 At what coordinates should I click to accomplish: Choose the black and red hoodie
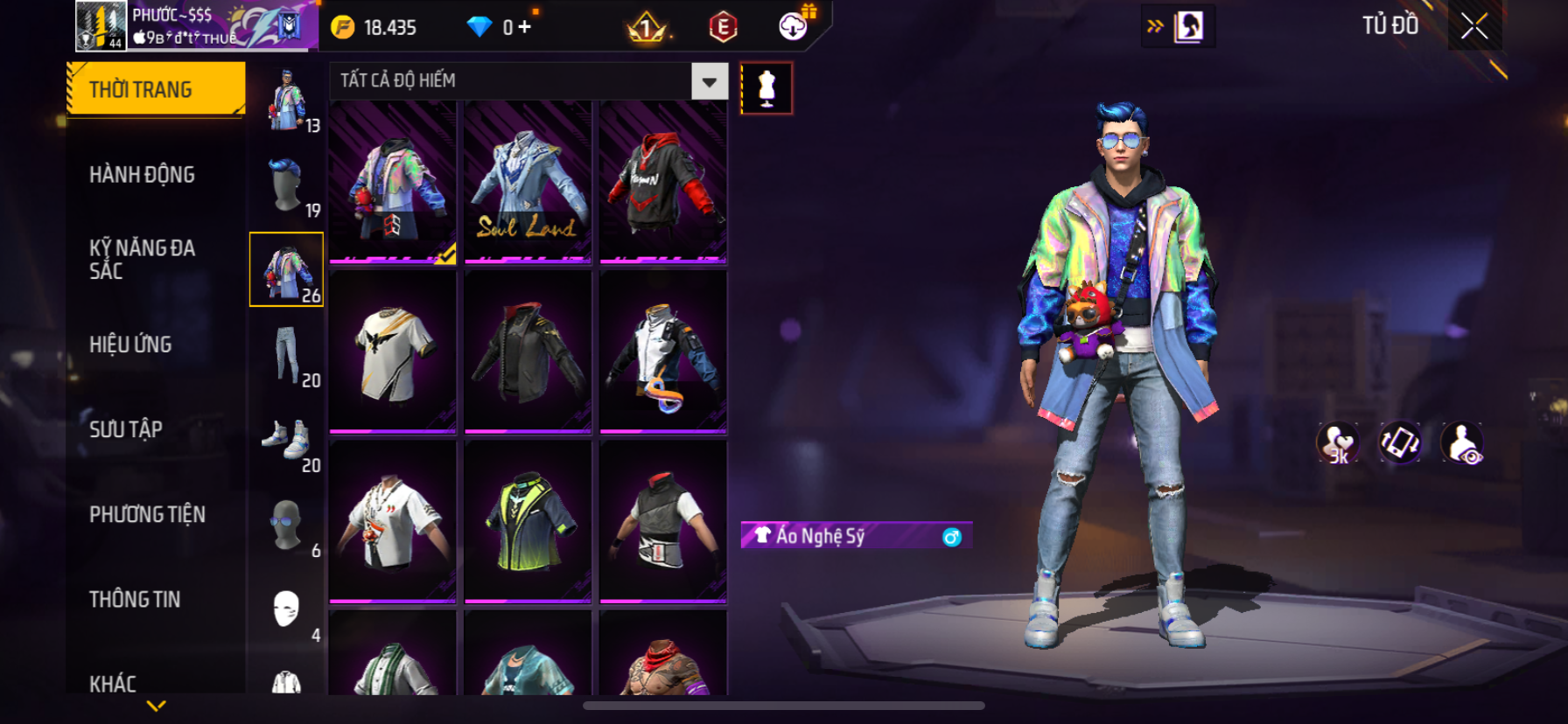point(663,182)
